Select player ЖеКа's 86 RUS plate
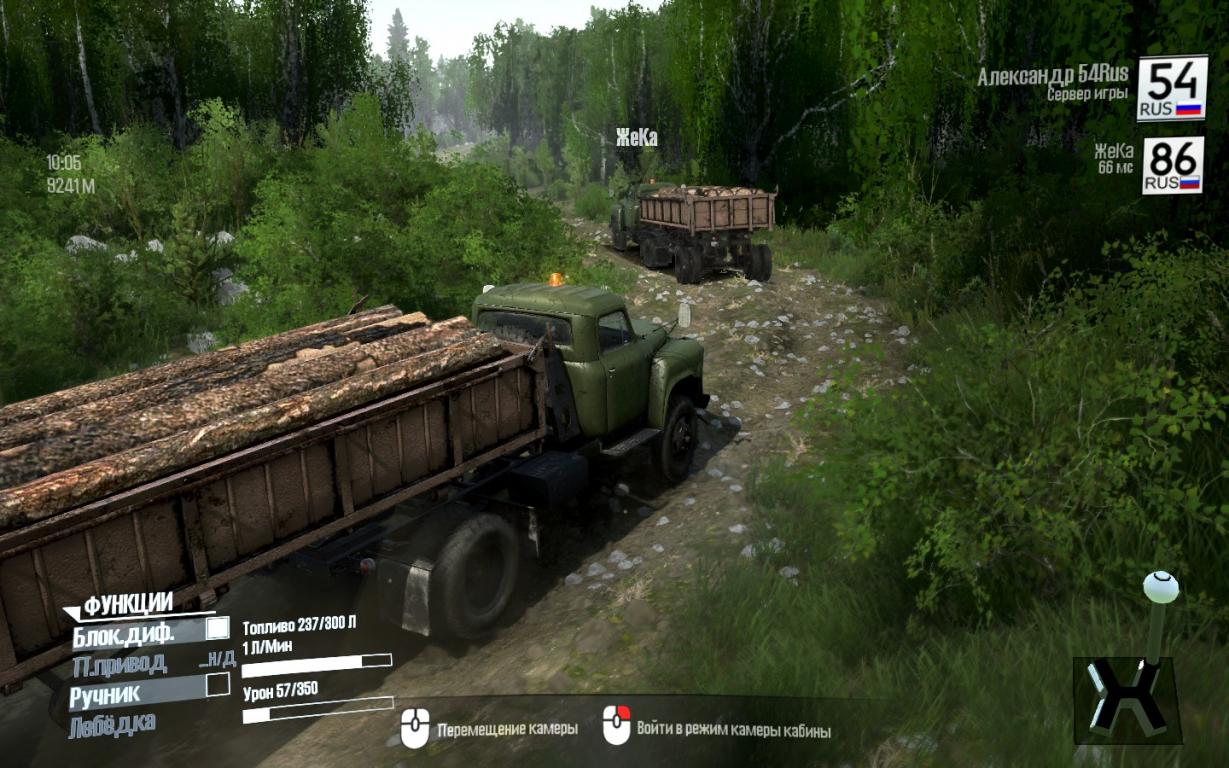 click(1172, 166)
